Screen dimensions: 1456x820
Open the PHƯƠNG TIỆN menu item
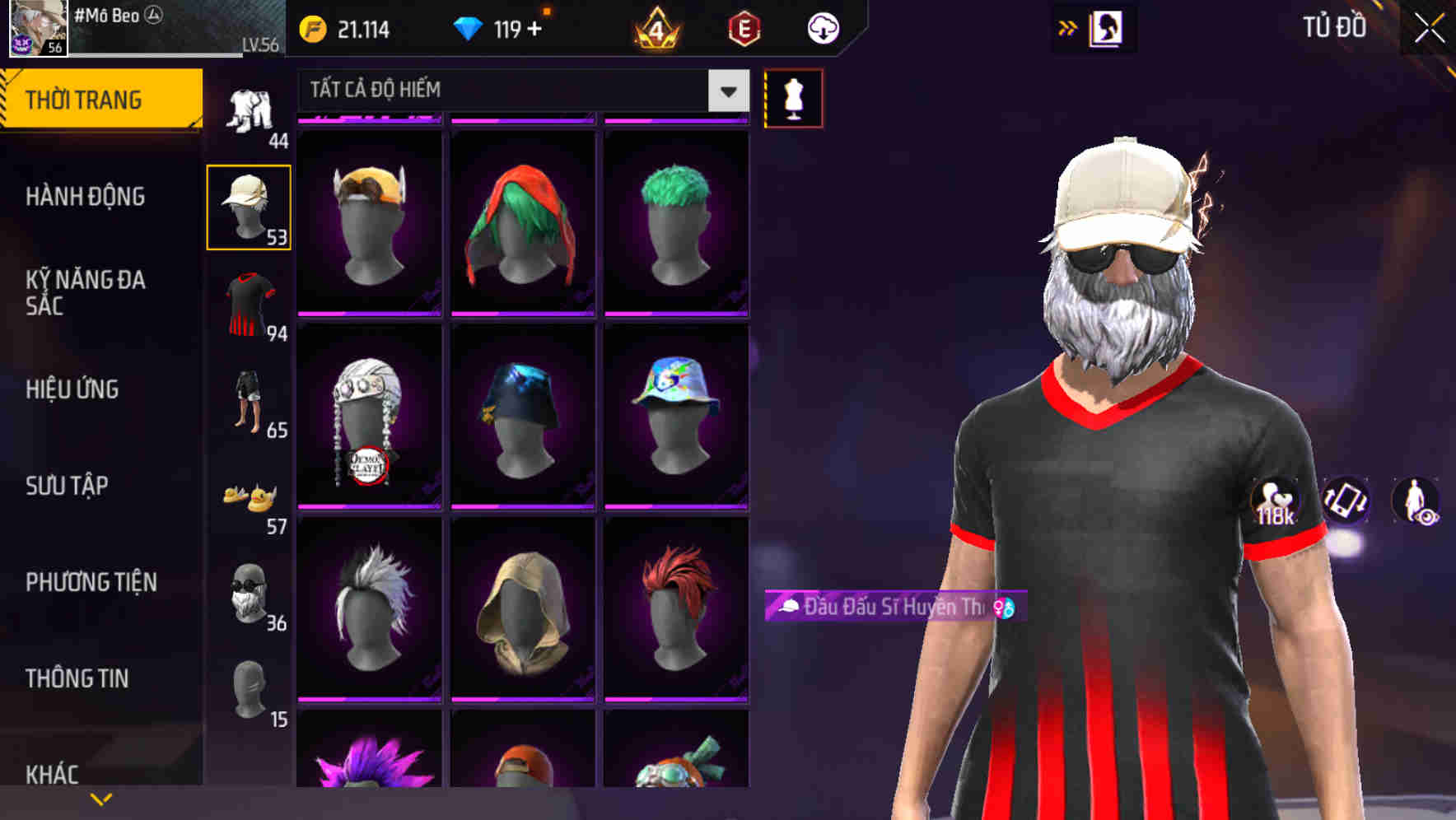[91, 582]
